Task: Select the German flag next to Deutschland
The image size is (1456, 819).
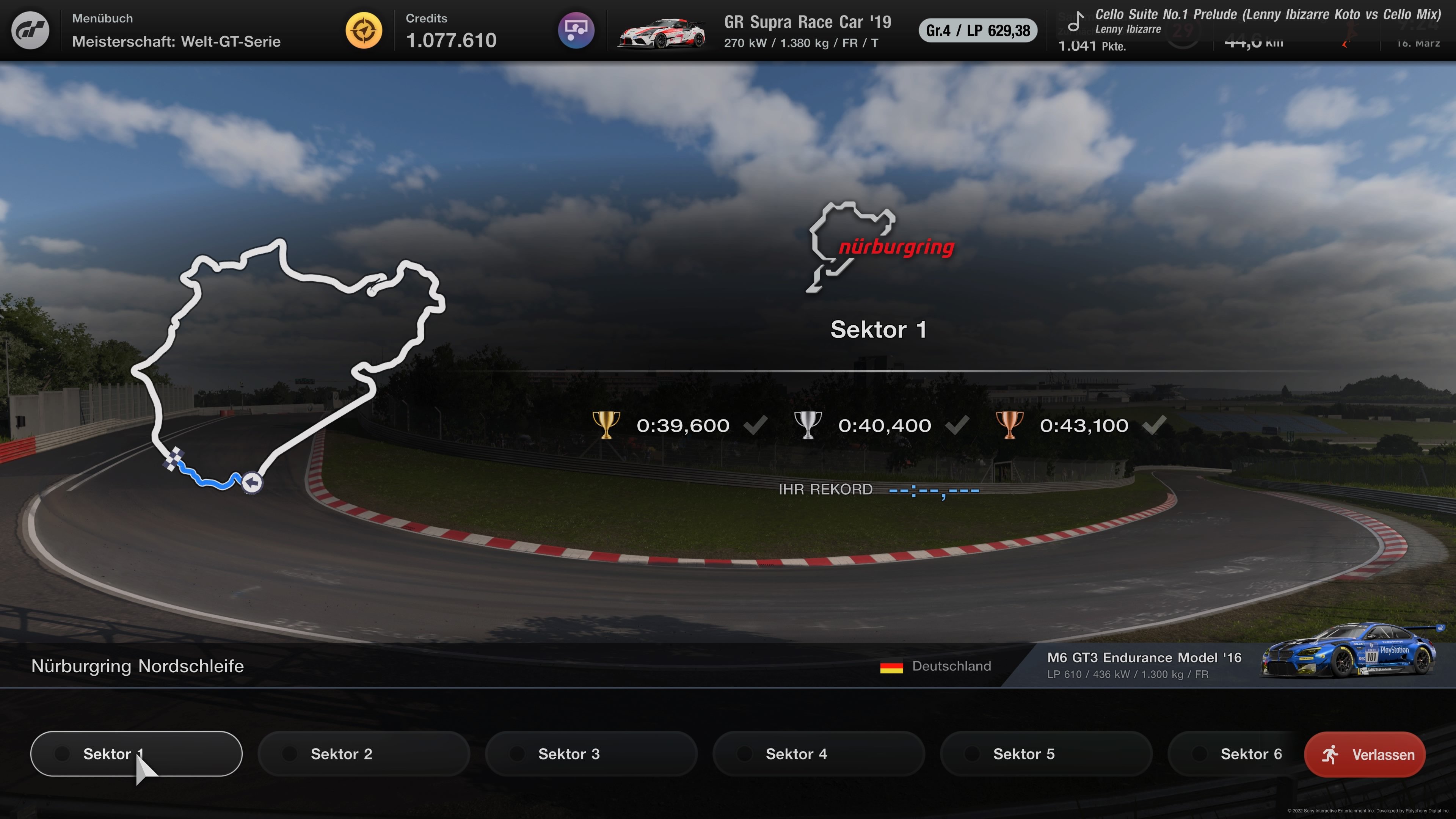Action: point(892,666)
